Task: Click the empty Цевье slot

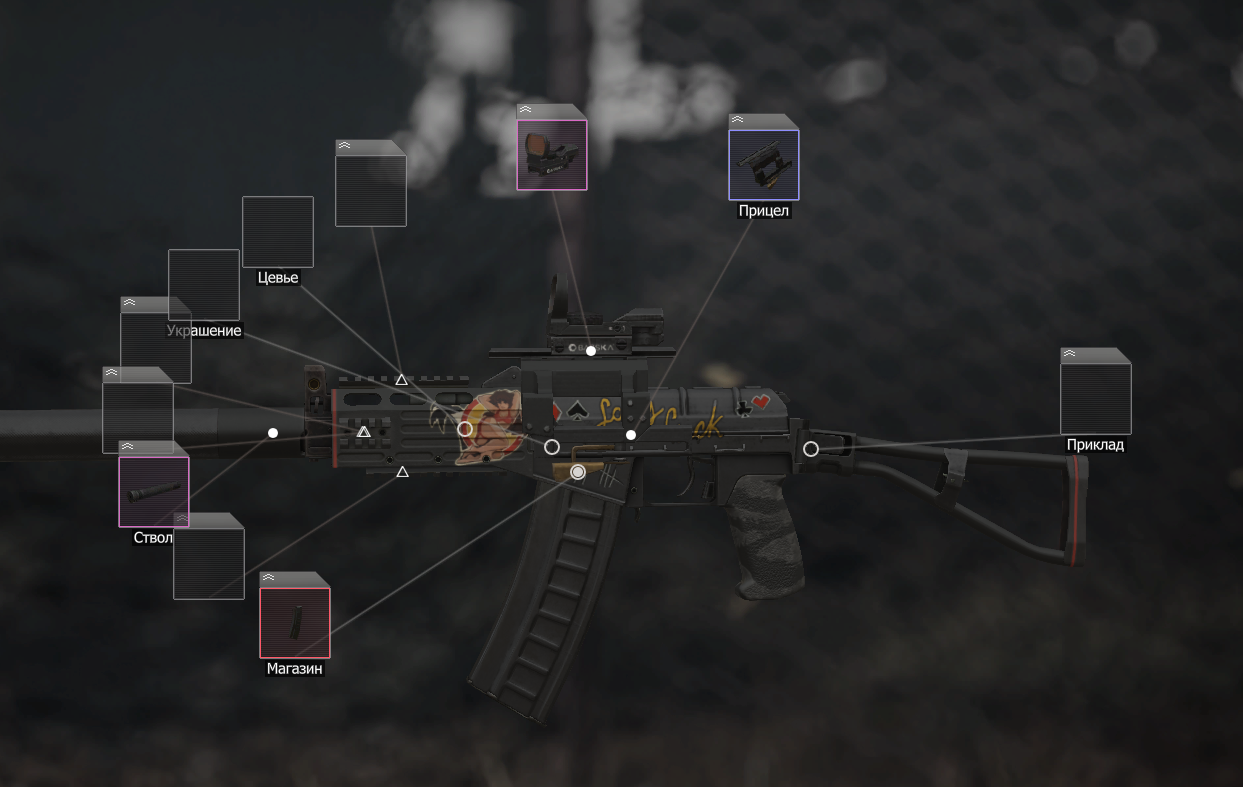Action: point(278,232)
